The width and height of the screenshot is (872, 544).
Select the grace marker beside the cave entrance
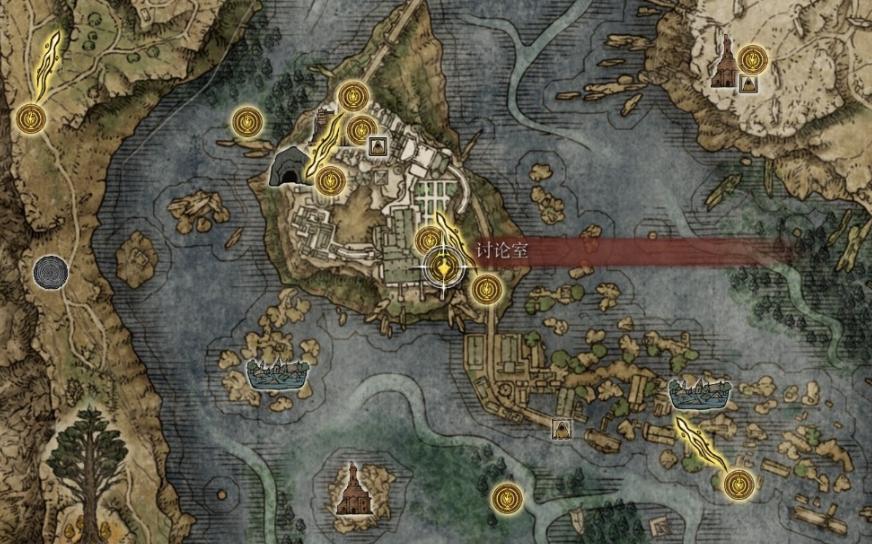330,181
